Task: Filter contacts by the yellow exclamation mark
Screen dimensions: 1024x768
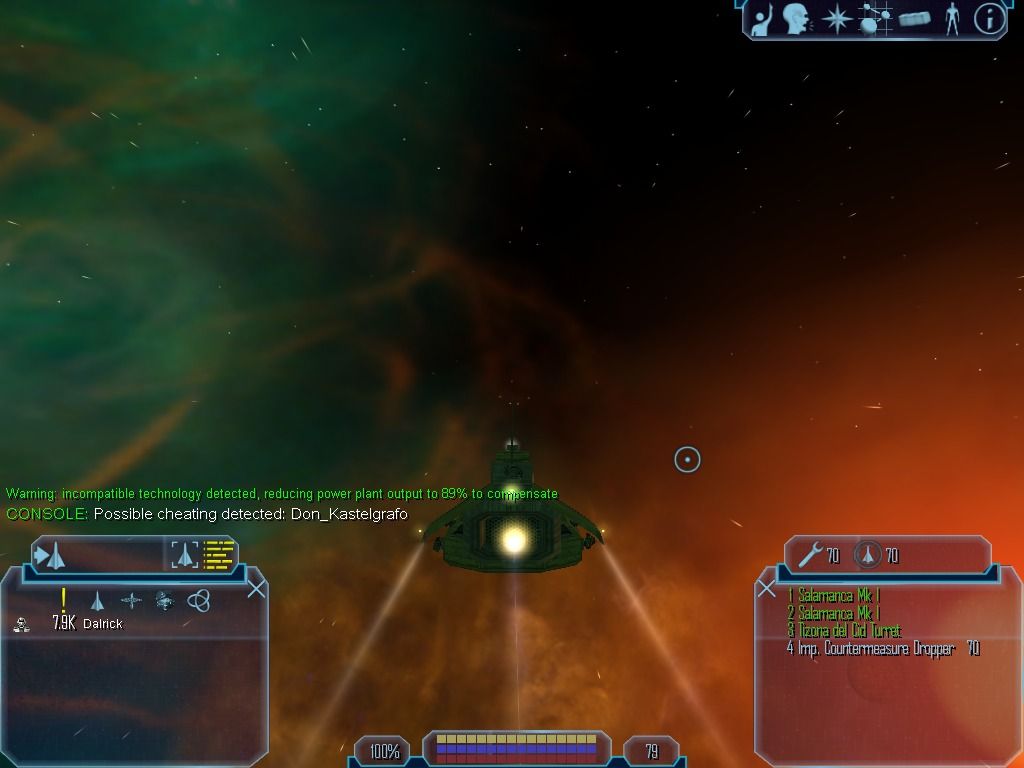Action: (x=63, y=600)
